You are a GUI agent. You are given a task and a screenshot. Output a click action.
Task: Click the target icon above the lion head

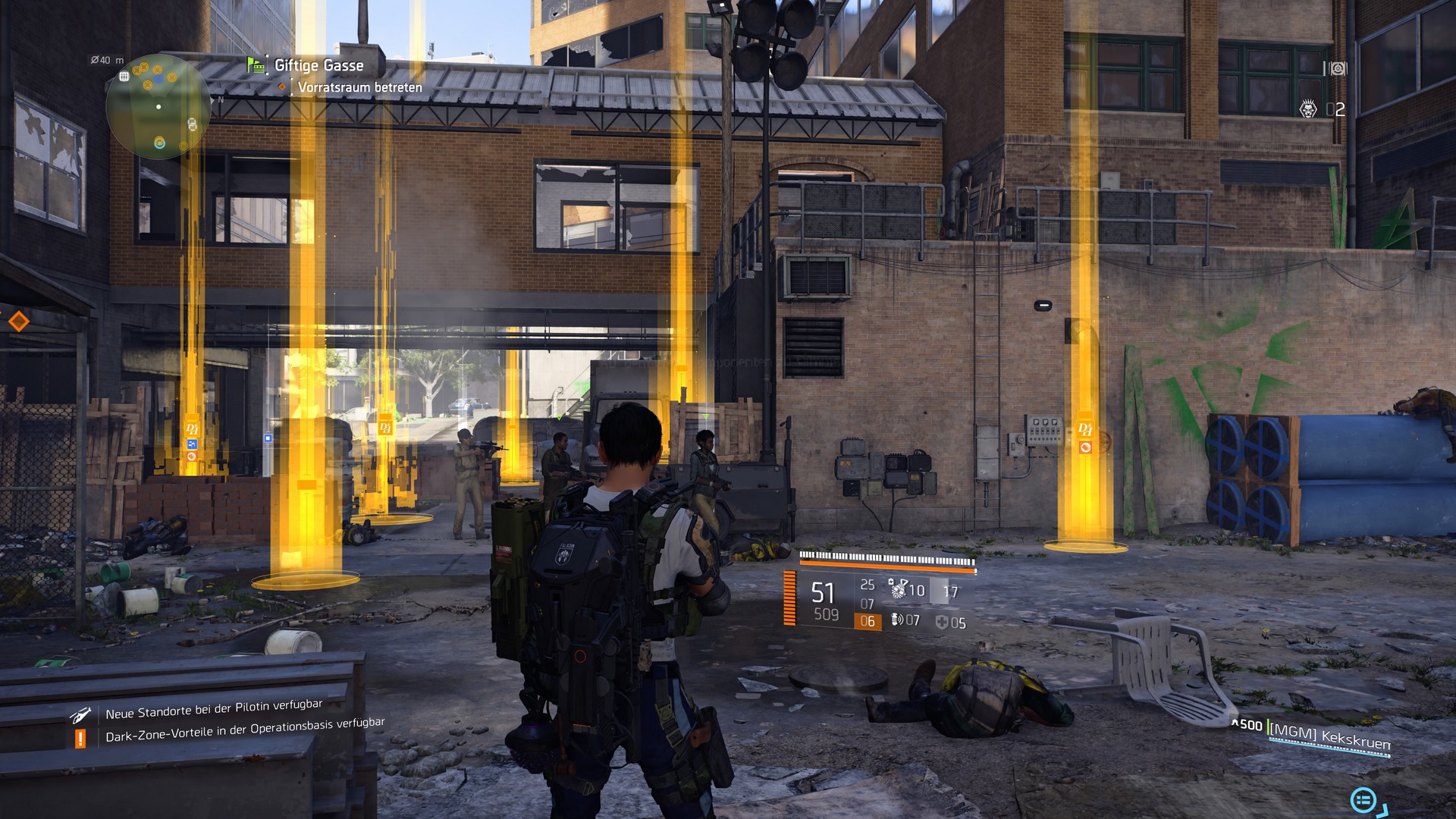[x=1338, y=69]
